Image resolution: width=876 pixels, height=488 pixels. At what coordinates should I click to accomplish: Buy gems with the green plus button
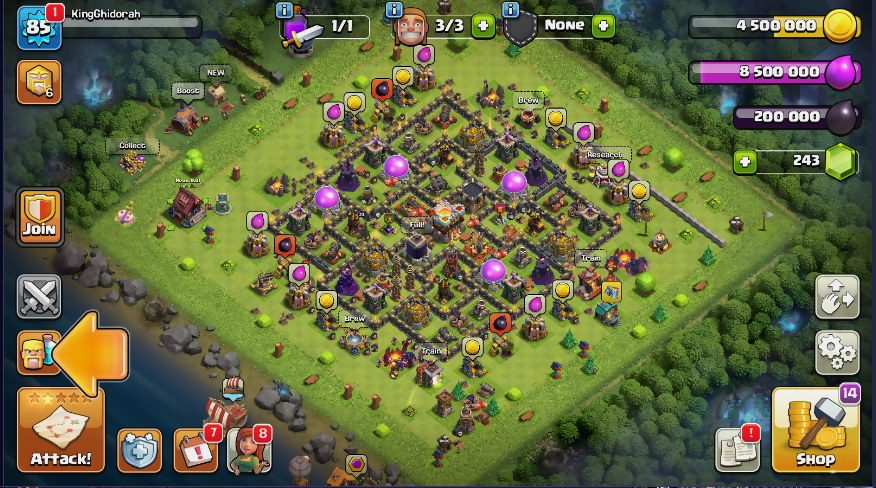pos(743,161)
